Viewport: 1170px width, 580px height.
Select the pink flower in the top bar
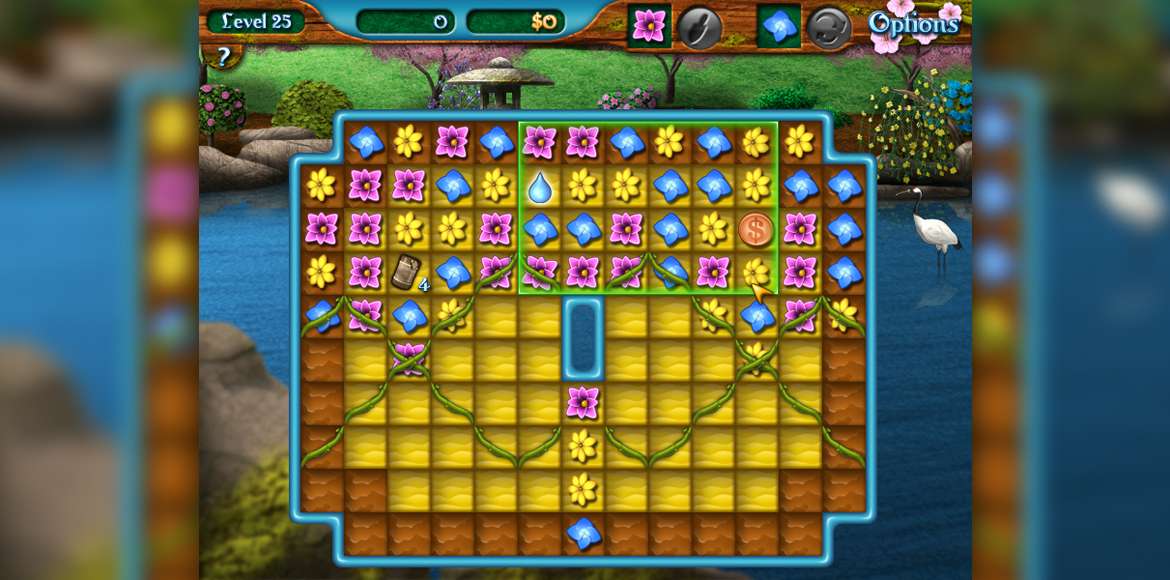click(649, 26)
